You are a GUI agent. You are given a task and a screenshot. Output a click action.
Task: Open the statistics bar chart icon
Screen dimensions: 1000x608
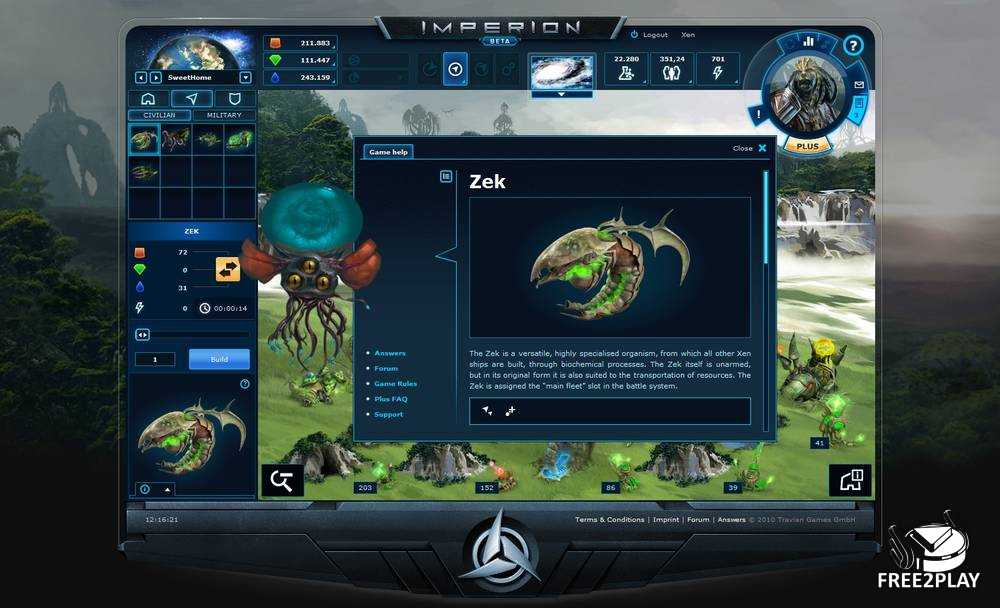(x=808, y=42)
